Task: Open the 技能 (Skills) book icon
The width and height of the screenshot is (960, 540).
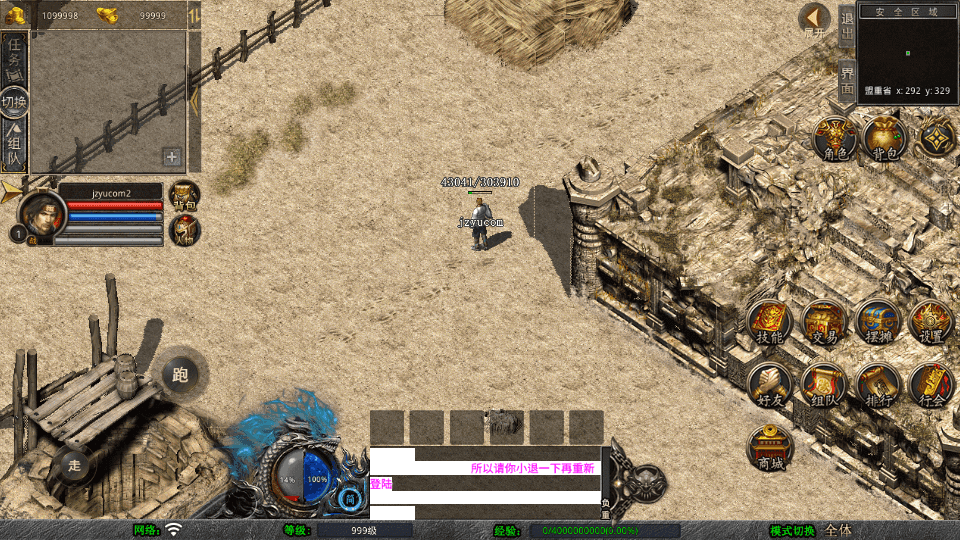Action: (x=770, y=324)
